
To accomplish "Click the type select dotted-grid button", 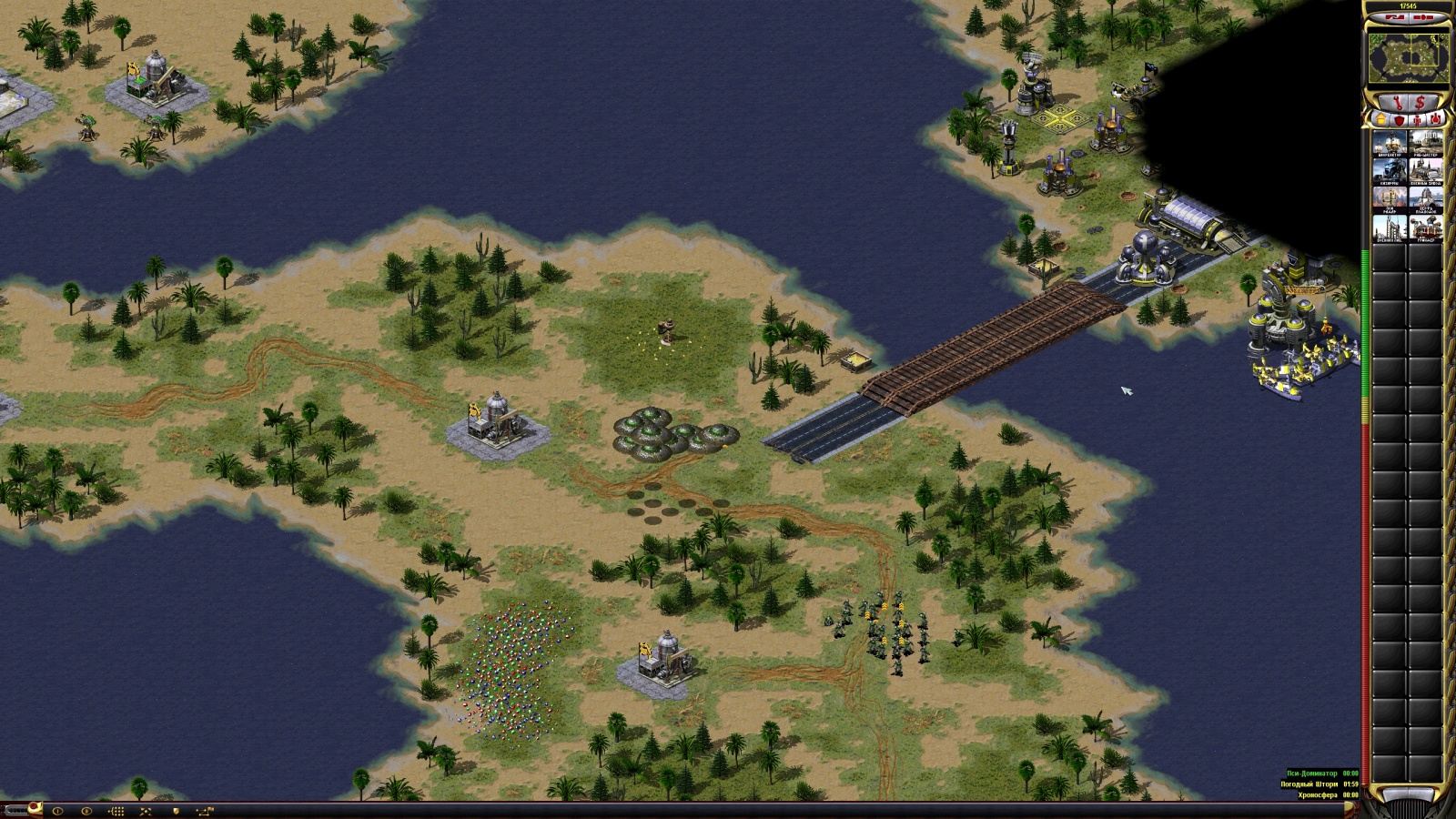I will coord(116,811).
